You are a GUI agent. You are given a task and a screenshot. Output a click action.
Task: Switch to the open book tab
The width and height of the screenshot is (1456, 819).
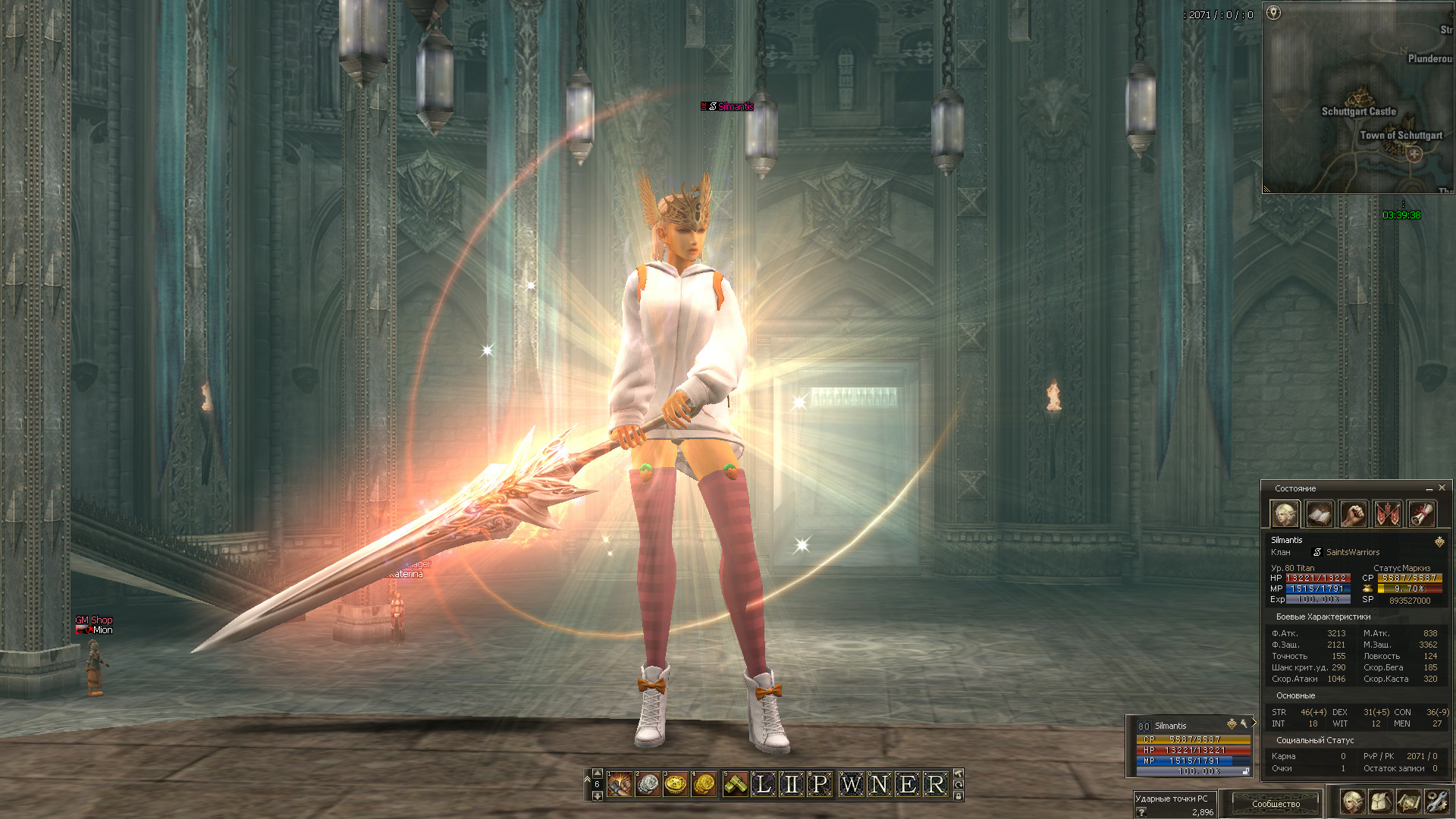pyautogui.click(x=1319, y=514)
